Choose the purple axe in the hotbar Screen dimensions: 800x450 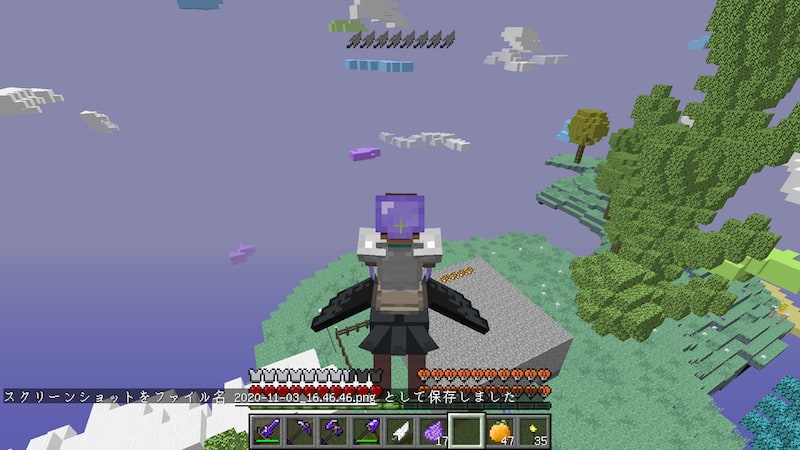click(333, 432)
